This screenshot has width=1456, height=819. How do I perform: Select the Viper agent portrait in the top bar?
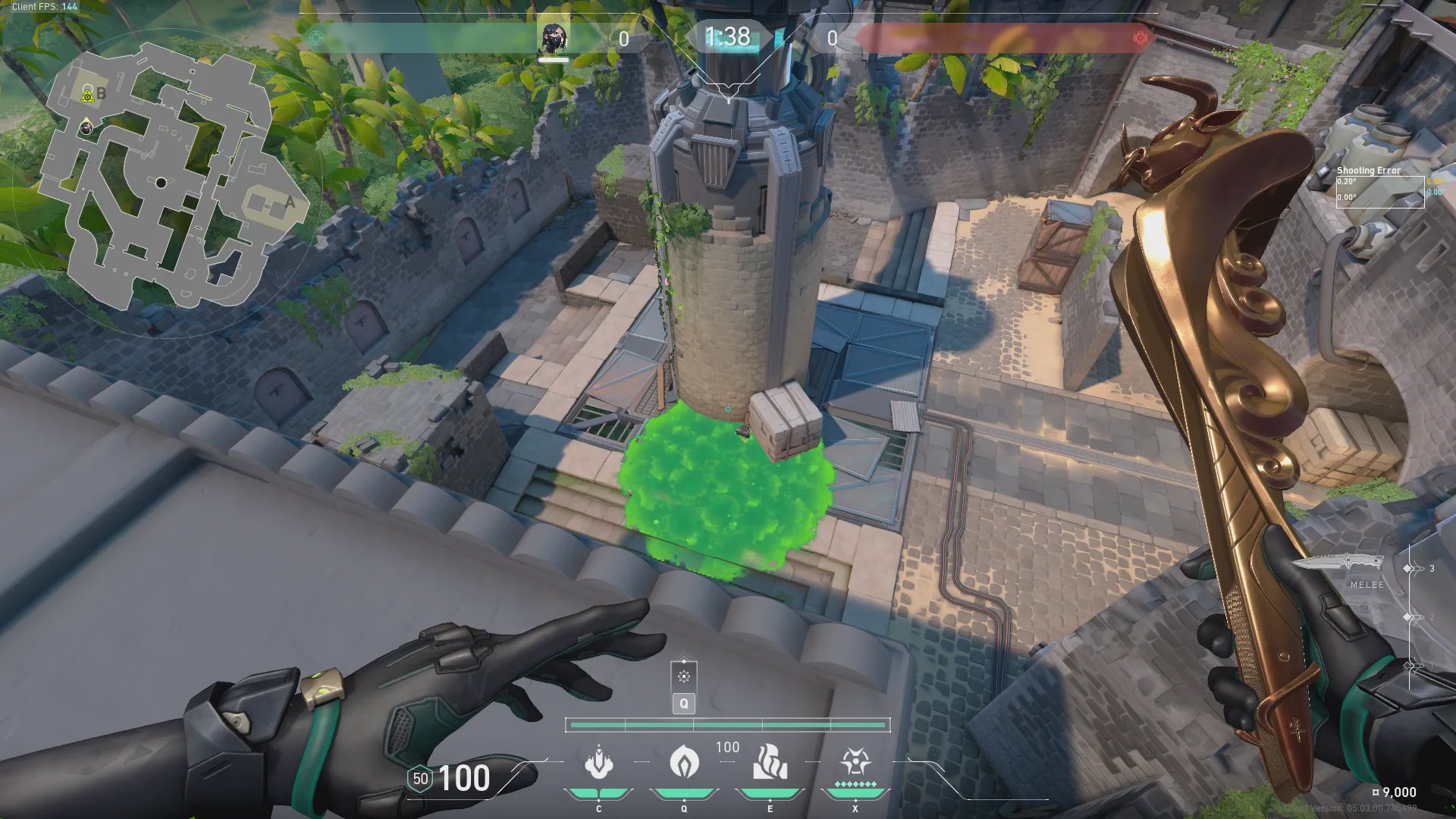pos(554,38)
